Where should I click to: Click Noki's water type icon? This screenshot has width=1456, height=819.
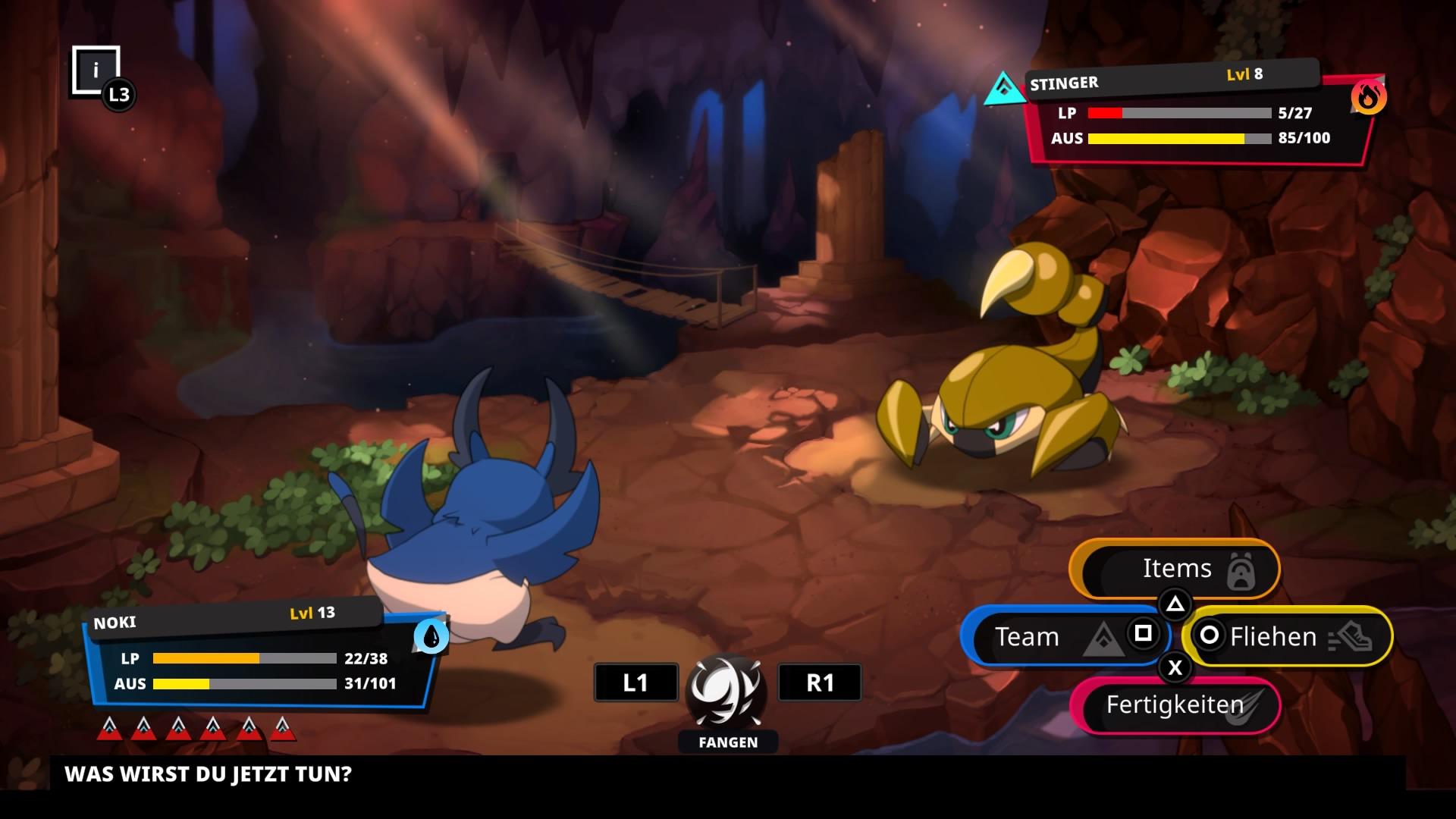431,637
